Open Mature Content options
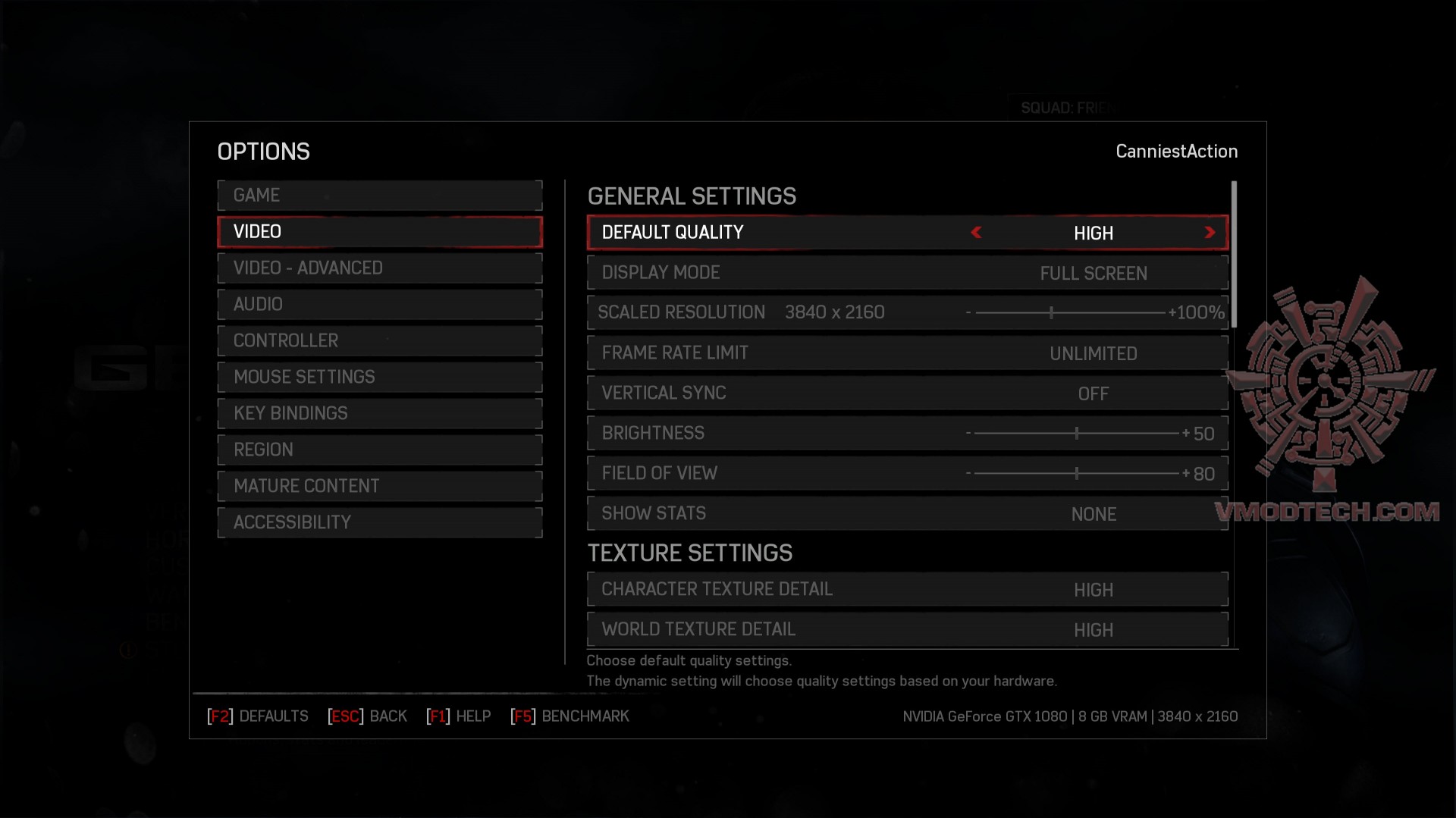 pyautogui.click(x=379, y=487)
